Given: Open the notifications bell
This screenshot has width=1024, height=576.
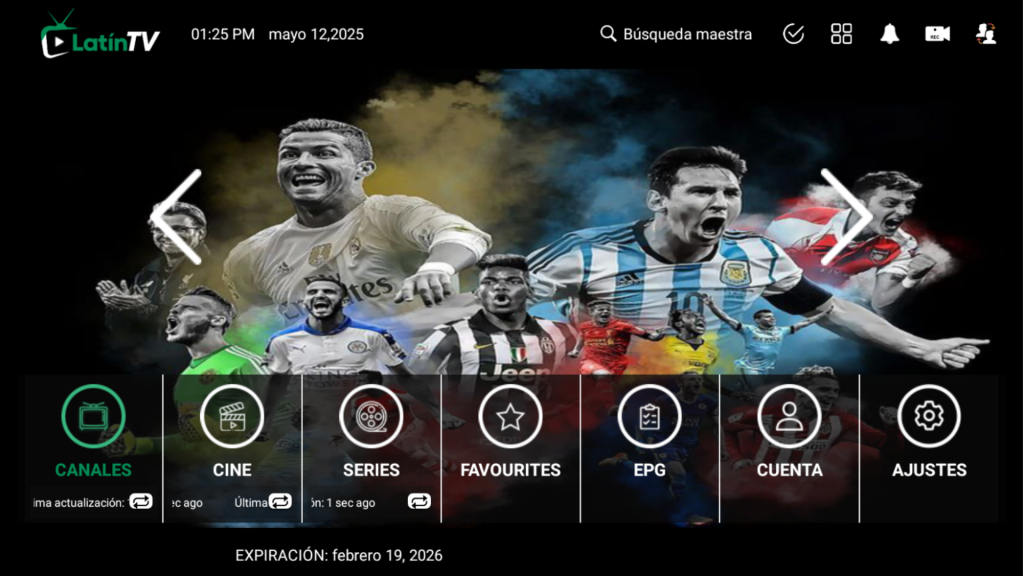Looking at the screenshot, I should (889, 34).
